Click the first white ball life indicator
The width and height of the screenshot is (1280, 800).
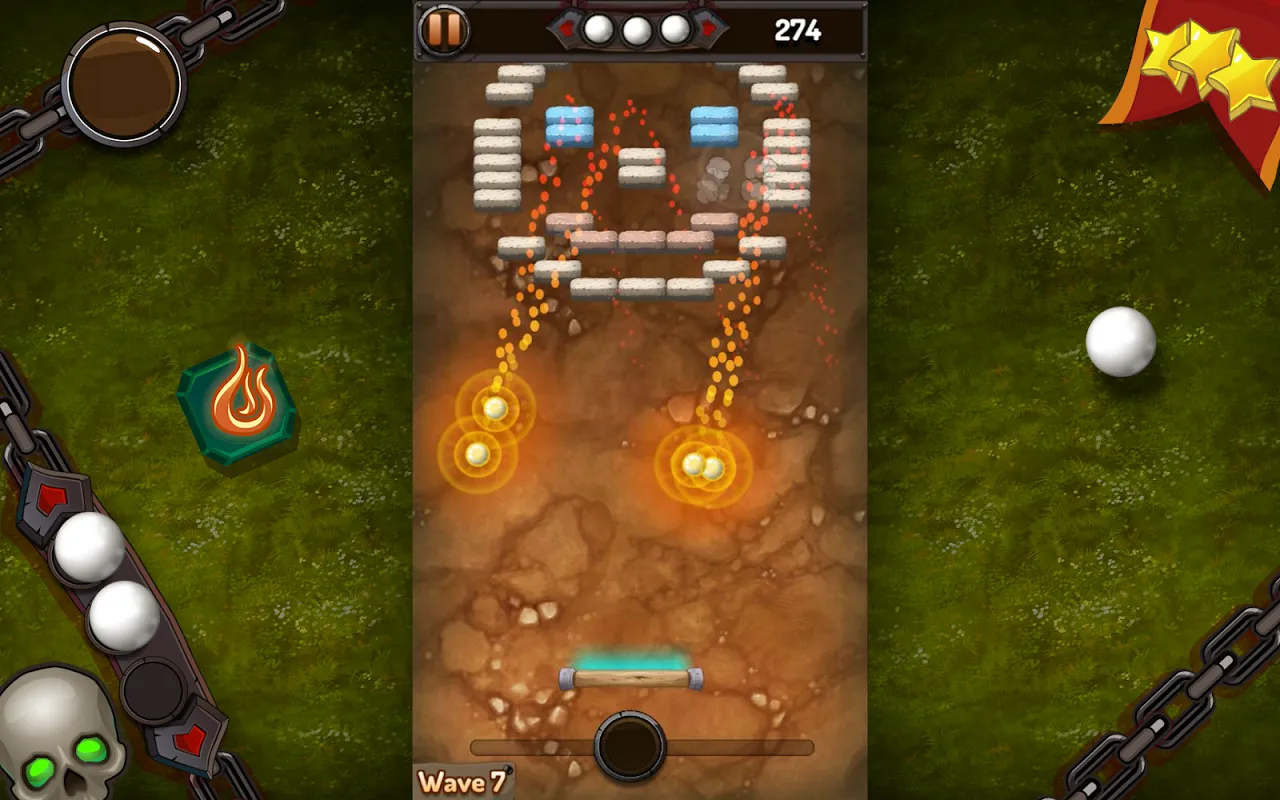pos(597,29)
